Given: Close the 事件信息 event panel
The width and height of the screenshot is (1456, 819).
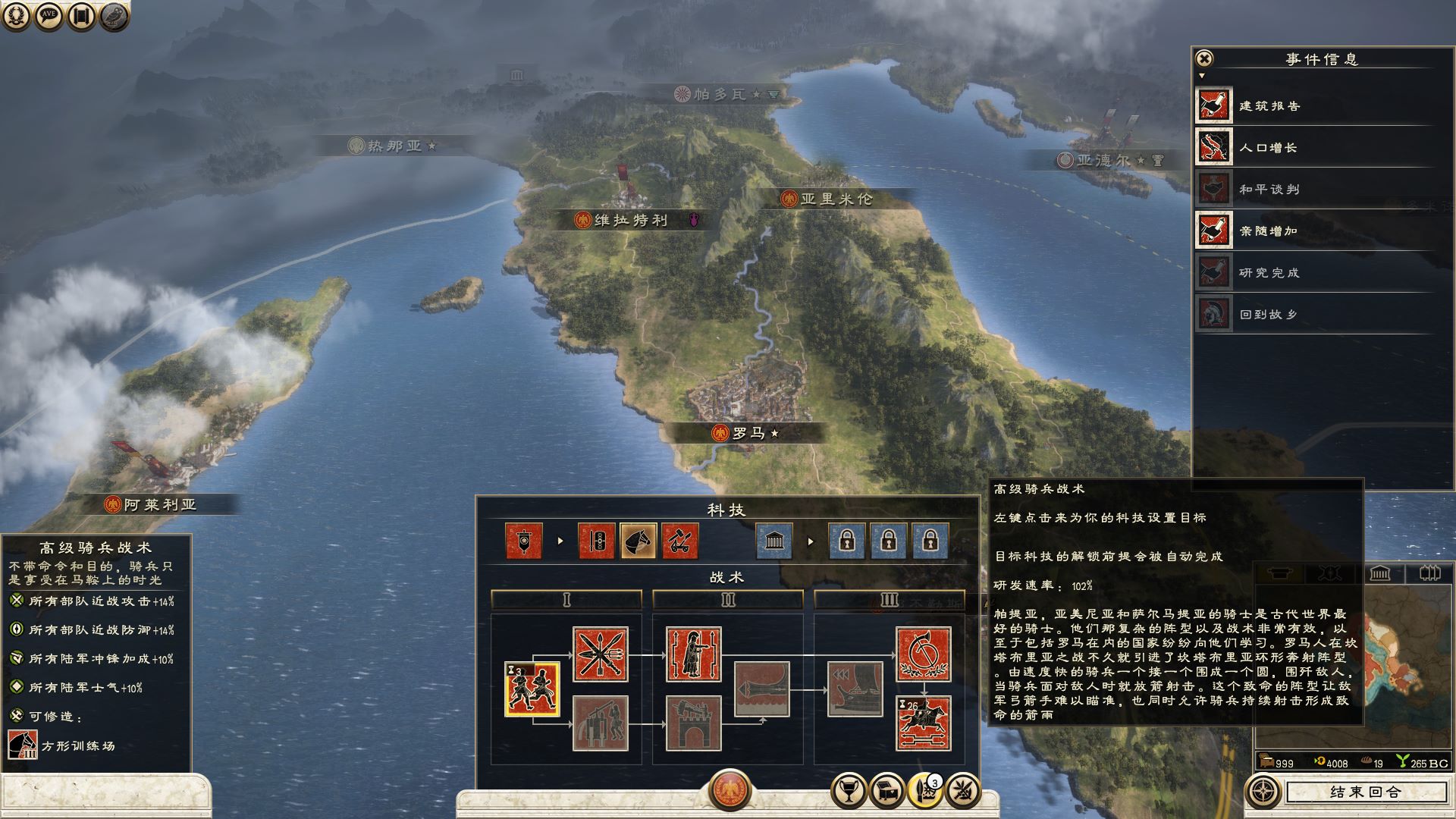Looking at the screenshot, I should click(x=1204, y=58).
